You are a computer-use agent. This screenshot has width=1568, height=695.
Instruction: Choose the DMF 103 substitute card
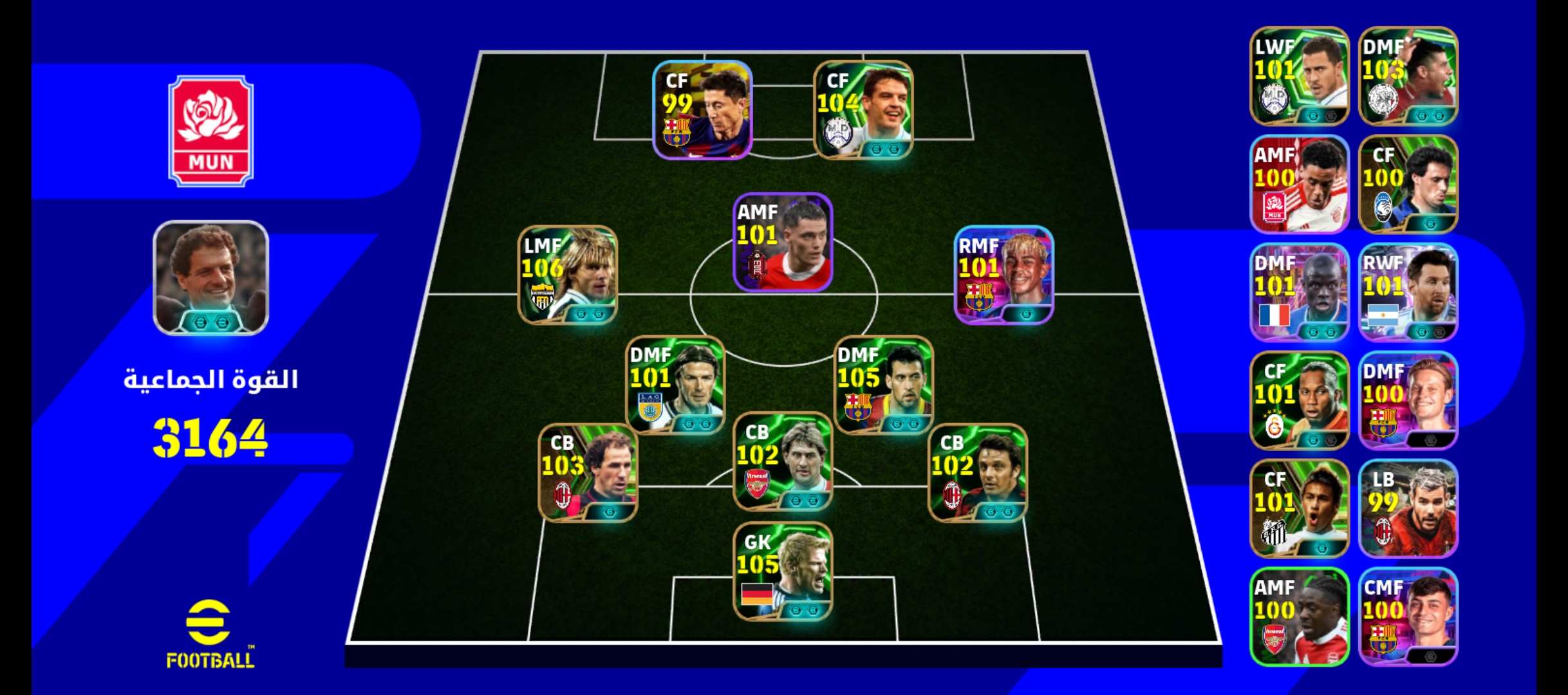[1408, 76]
